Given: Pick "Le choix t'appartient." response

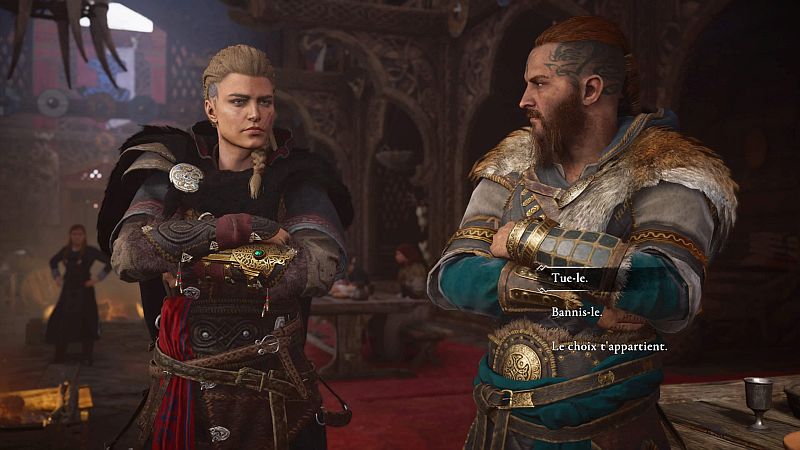Looking at the screenshot, I should click(x=608, y=346).
